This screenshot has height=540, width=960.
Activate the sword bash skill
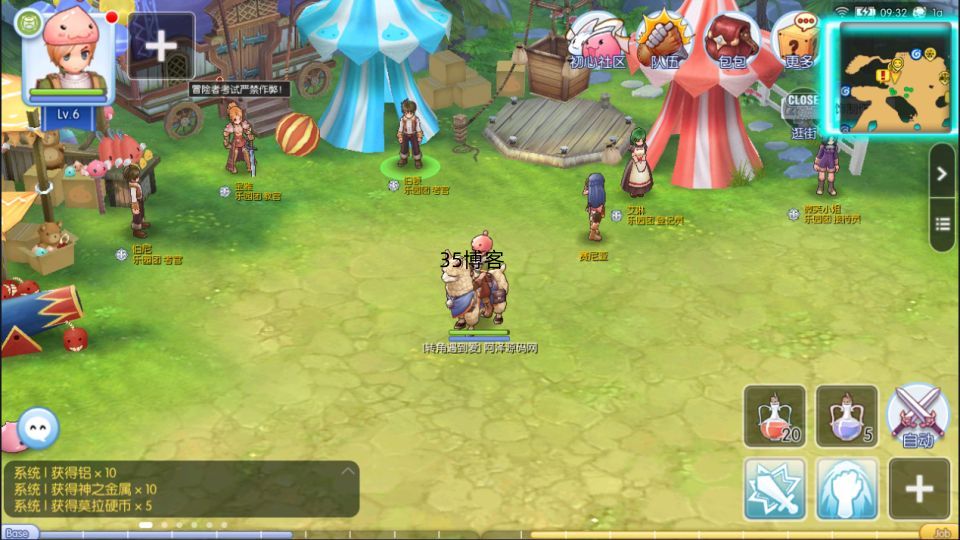(775, 489)
